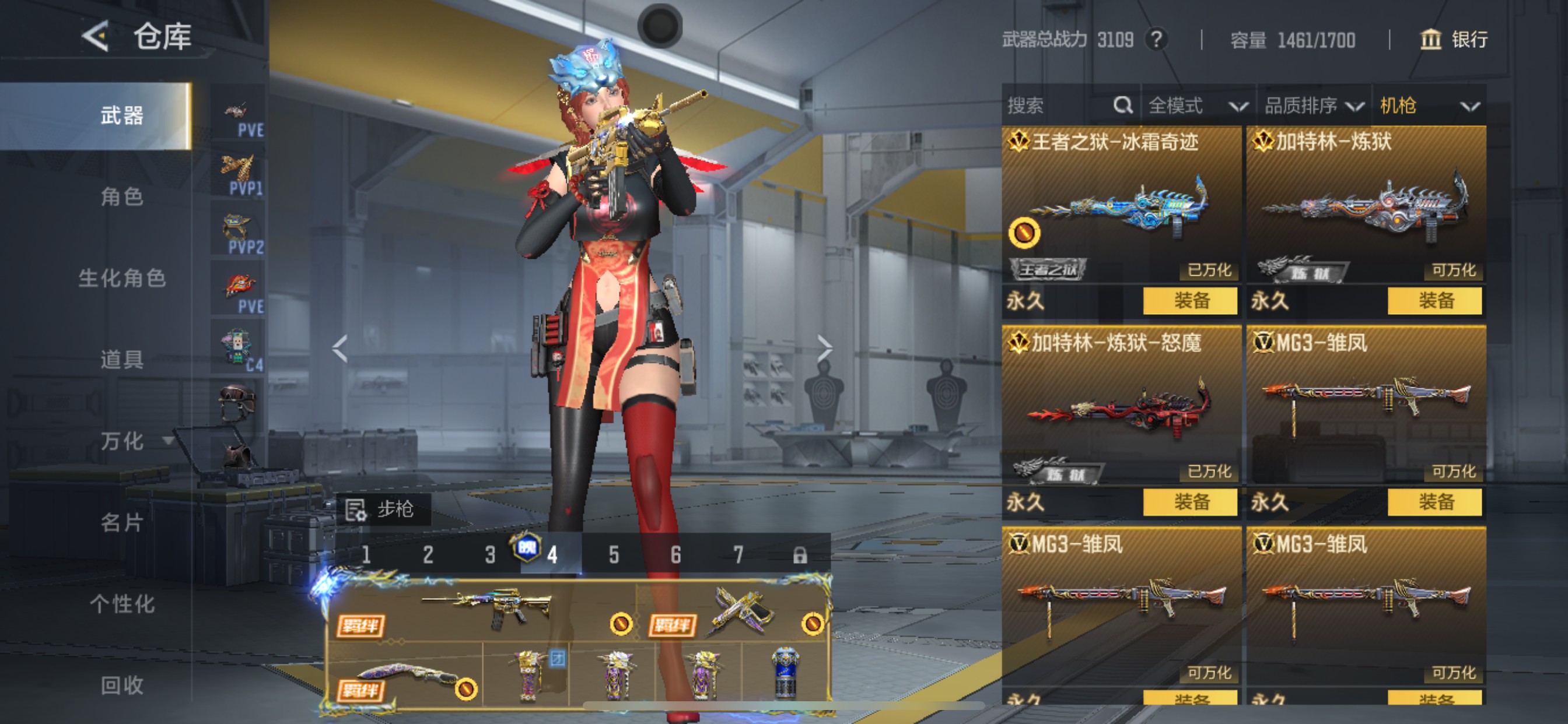Equip 王者之狱-冰霜奇迹 with its 装备 button
This screenshot has width=1568, height=724.
[x=1190, y=301]
